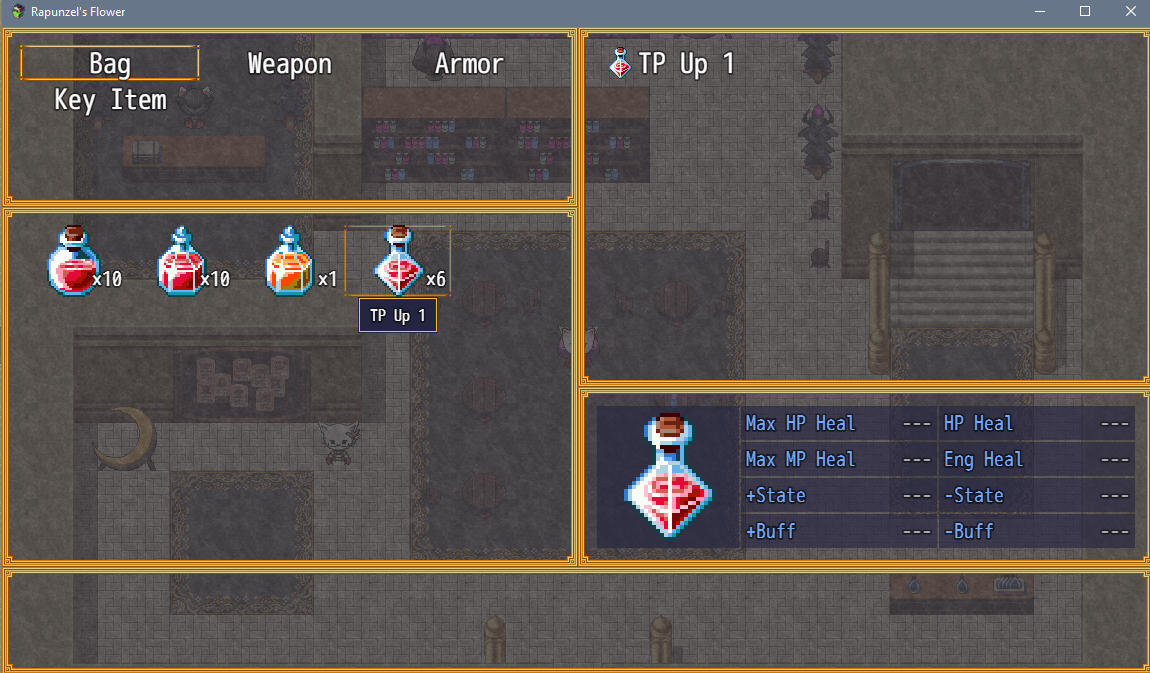Image resolution: width=1150 pixels, height=673 pixels.
Task: Minimize the game window
Action: [1040, 11]
